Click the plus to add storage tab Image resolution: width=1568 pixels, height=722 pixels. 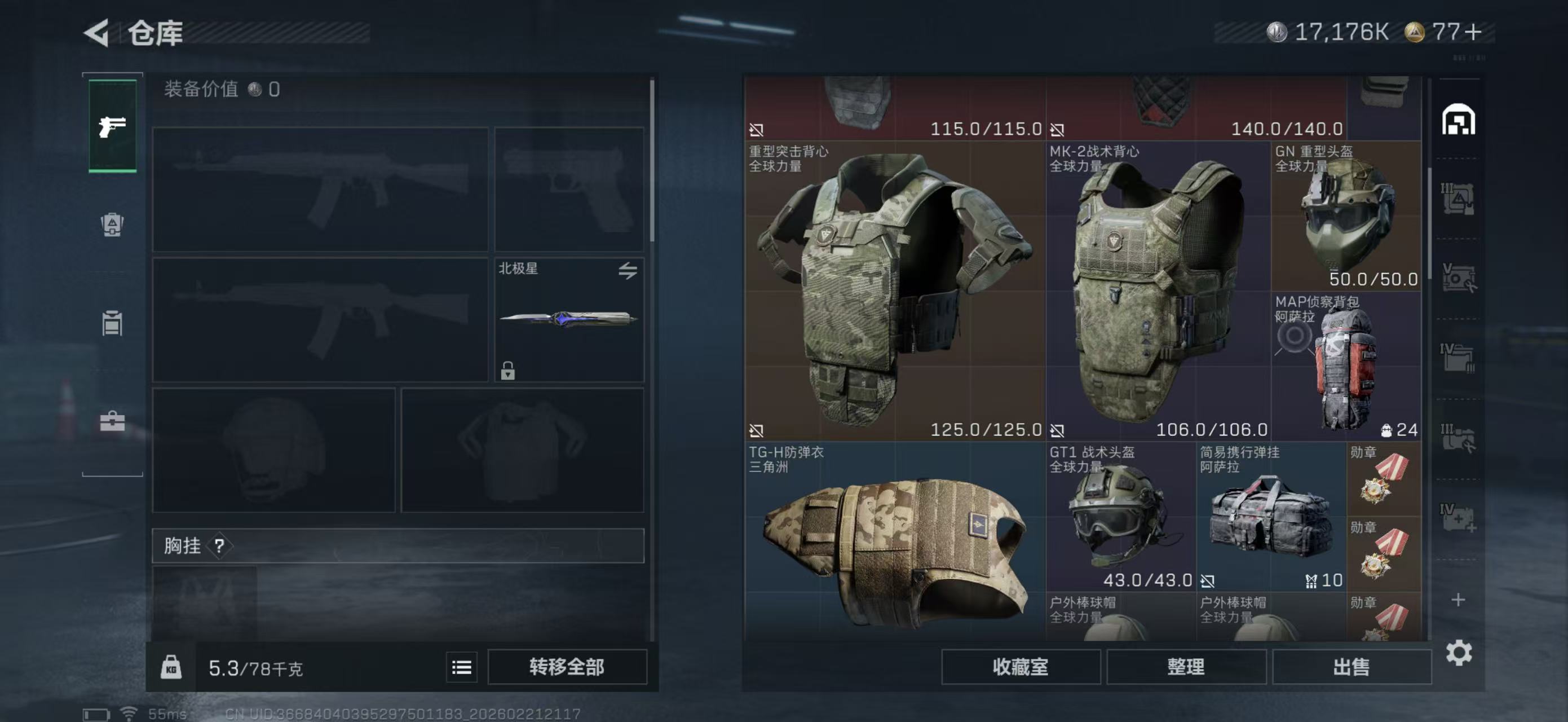[1459, 600]
